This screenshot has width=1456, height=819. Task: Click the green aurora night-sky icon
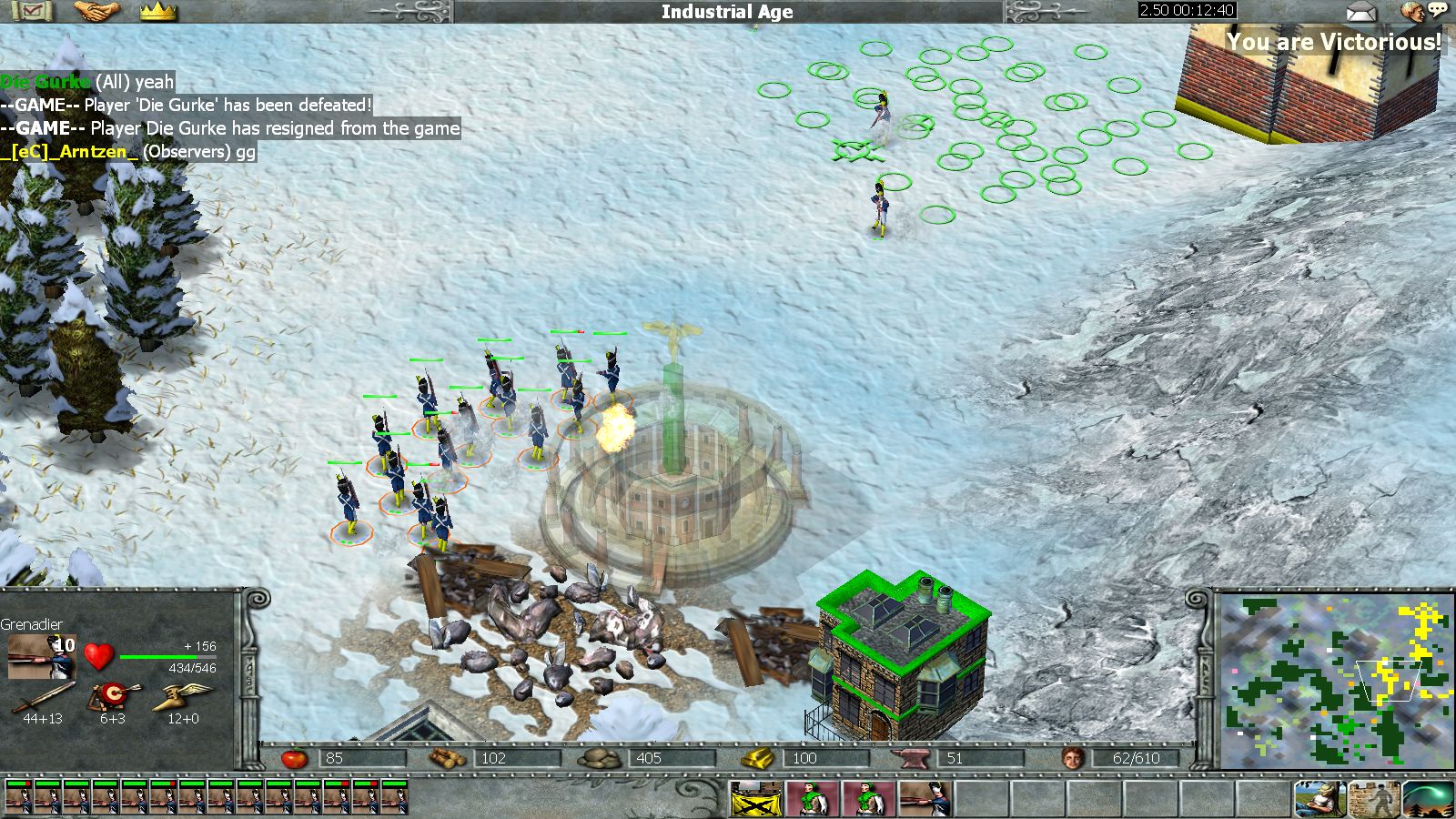point(1427,799)
